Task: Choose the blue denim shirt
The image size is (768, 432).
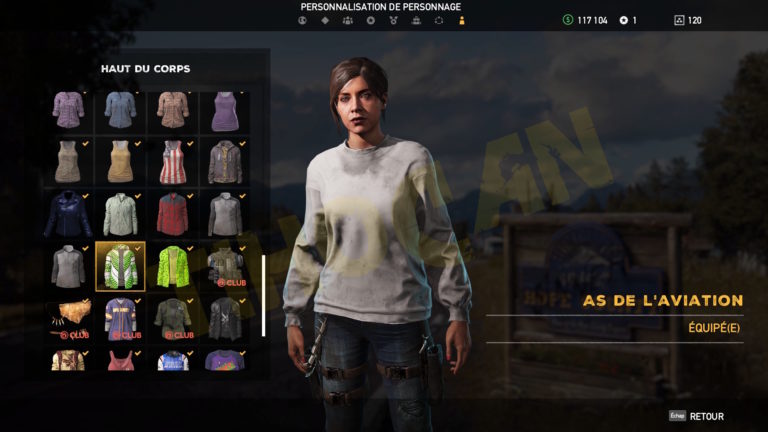Action: point(120,110)
